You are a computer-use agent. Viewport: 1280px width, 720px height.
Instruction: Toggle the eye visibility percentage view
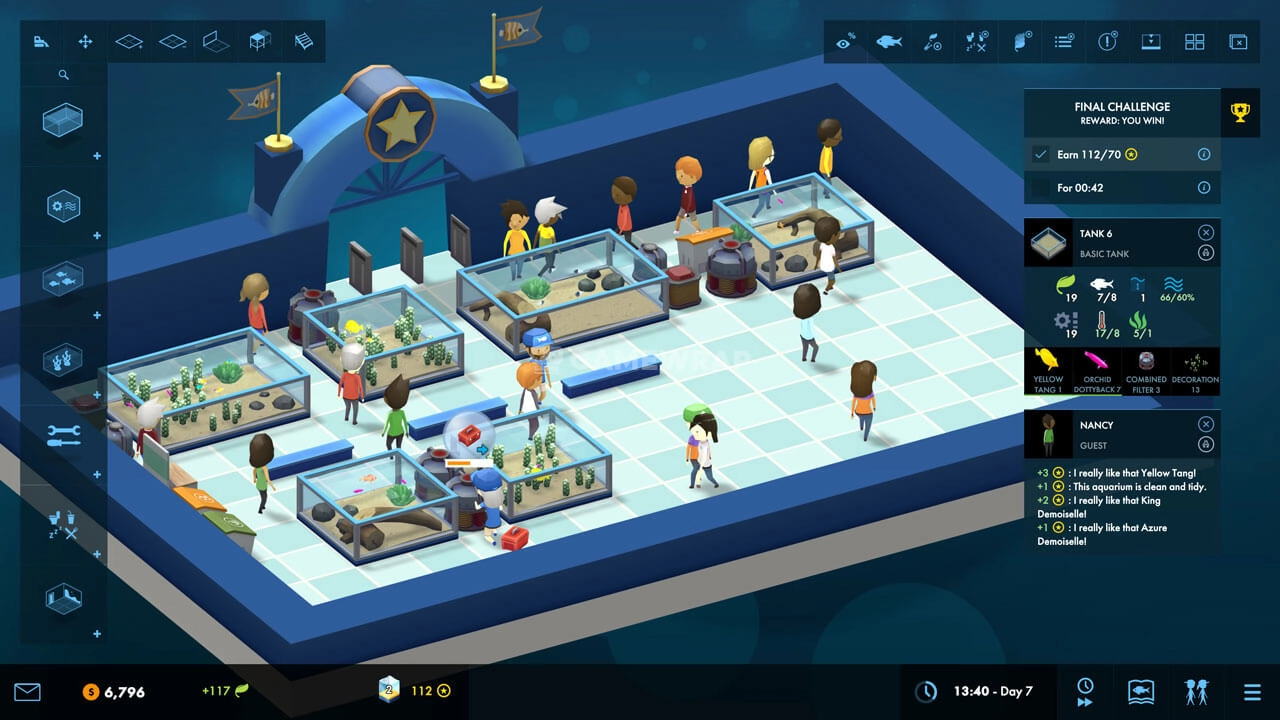[846, 42]
